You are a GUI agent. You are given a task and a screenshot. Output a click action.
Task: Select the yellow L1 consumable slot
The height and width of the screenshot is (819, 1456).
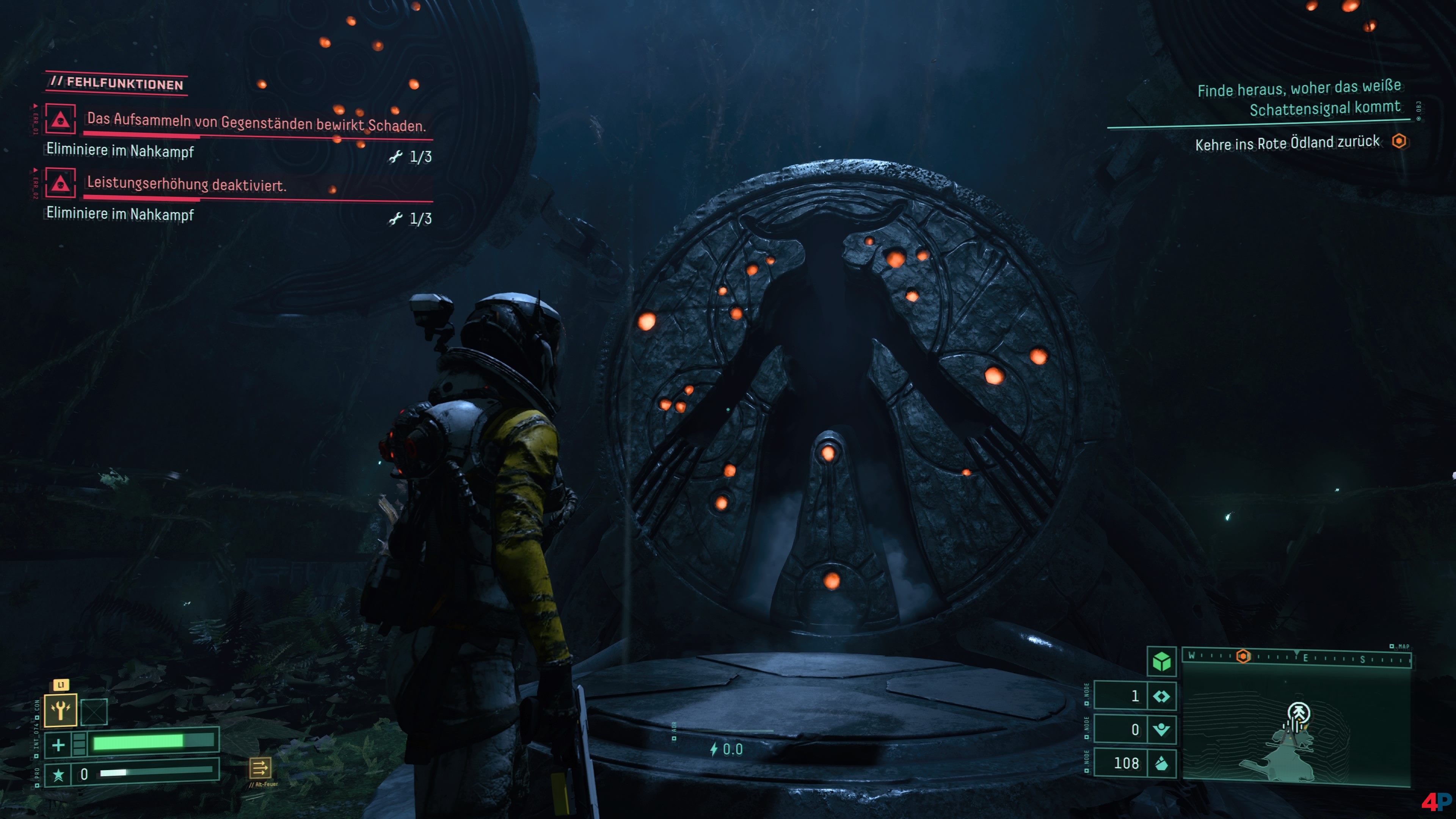pos(61,710)
